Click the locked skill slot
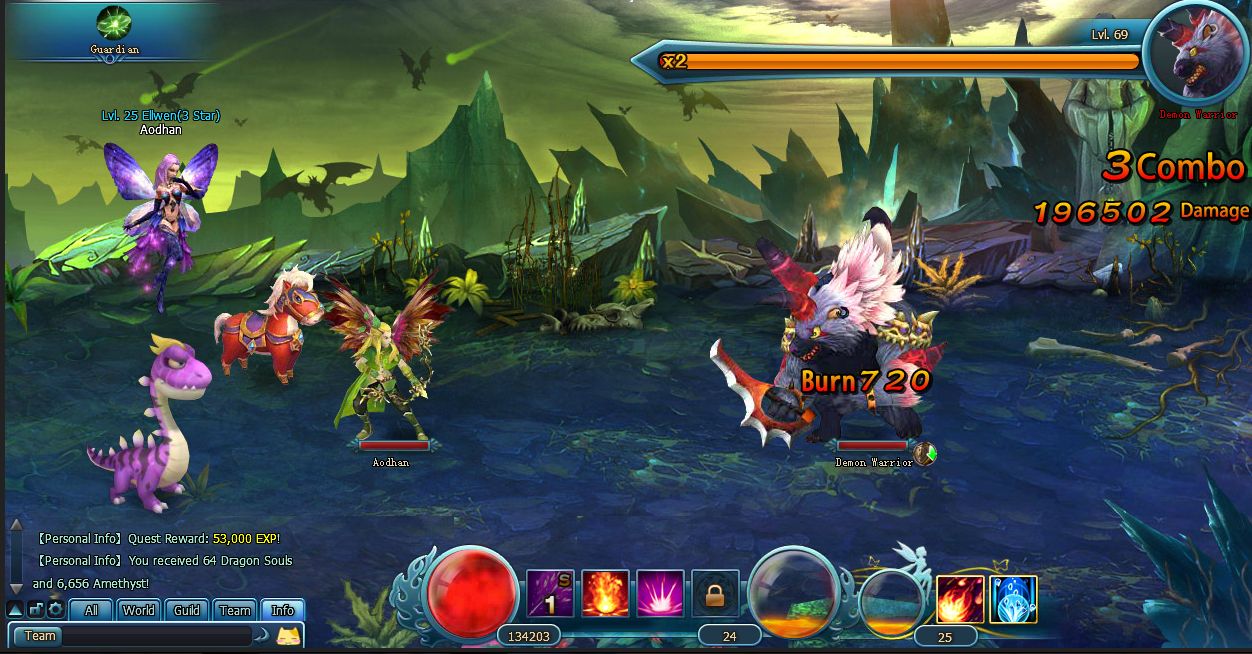This screenshot has height=654, width=1252. pos(715,595)
